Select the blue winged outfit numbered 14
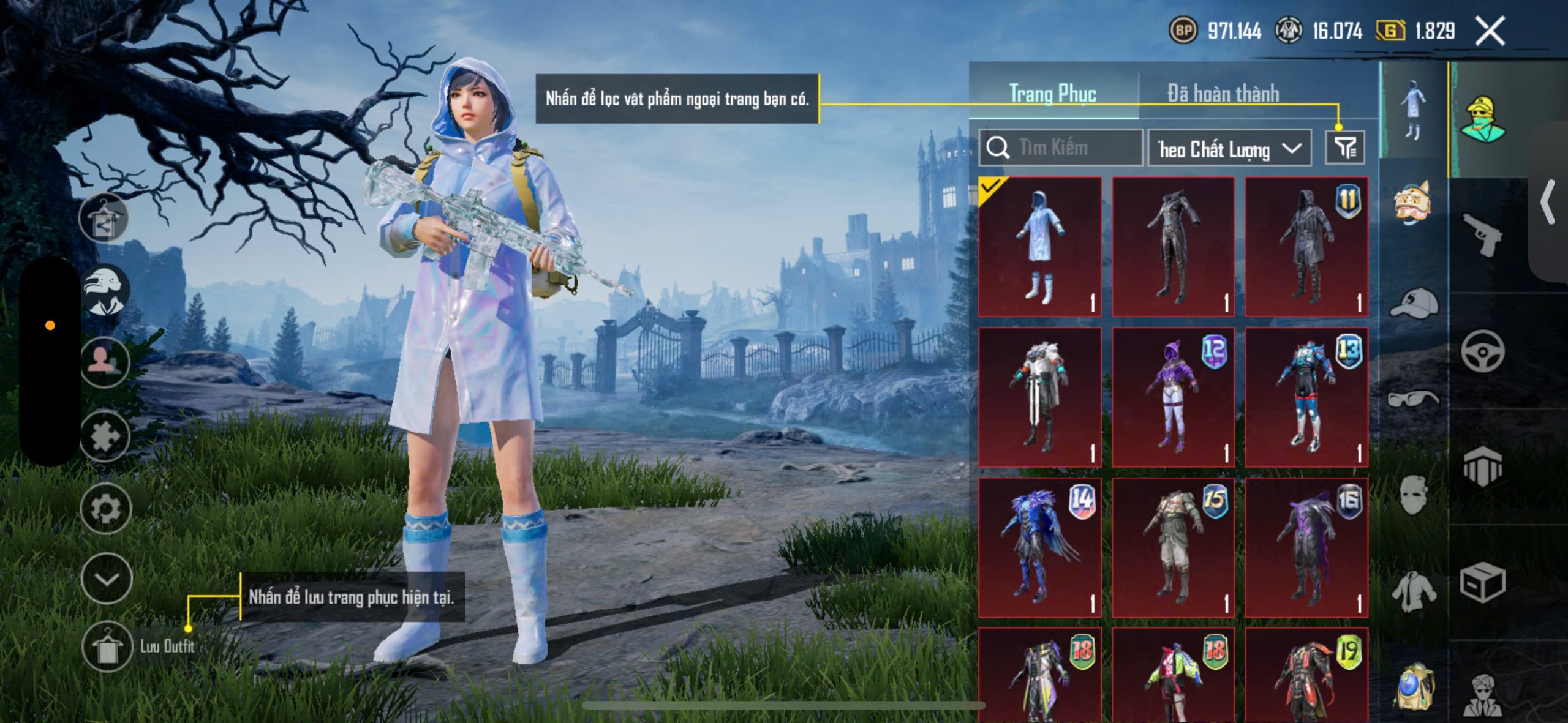The height and width of the screenshot is (723, 1568). click(x=1039, y=548)
